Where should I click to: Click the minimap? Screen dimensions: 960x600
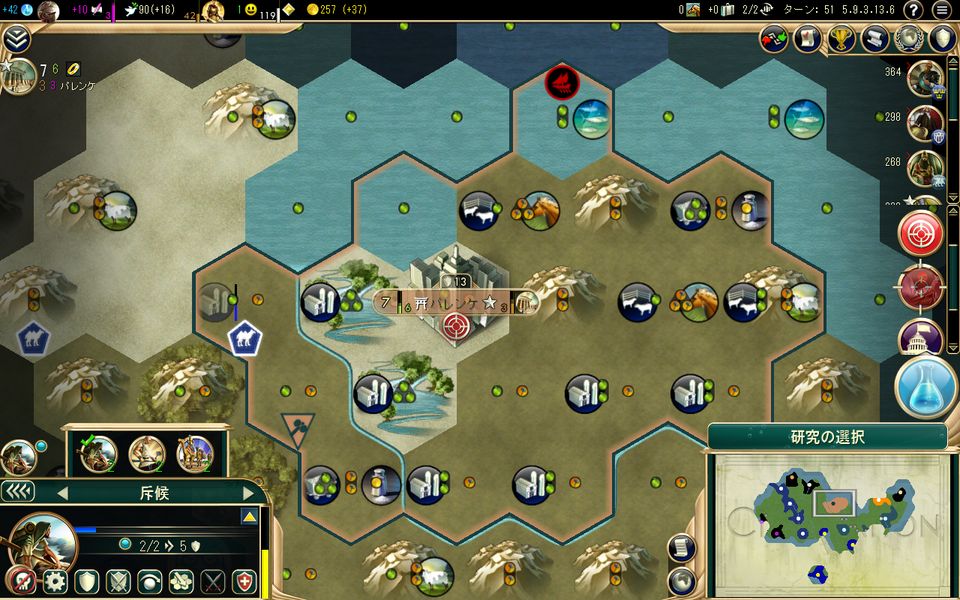pyautogui.click(x=830, y=521)
